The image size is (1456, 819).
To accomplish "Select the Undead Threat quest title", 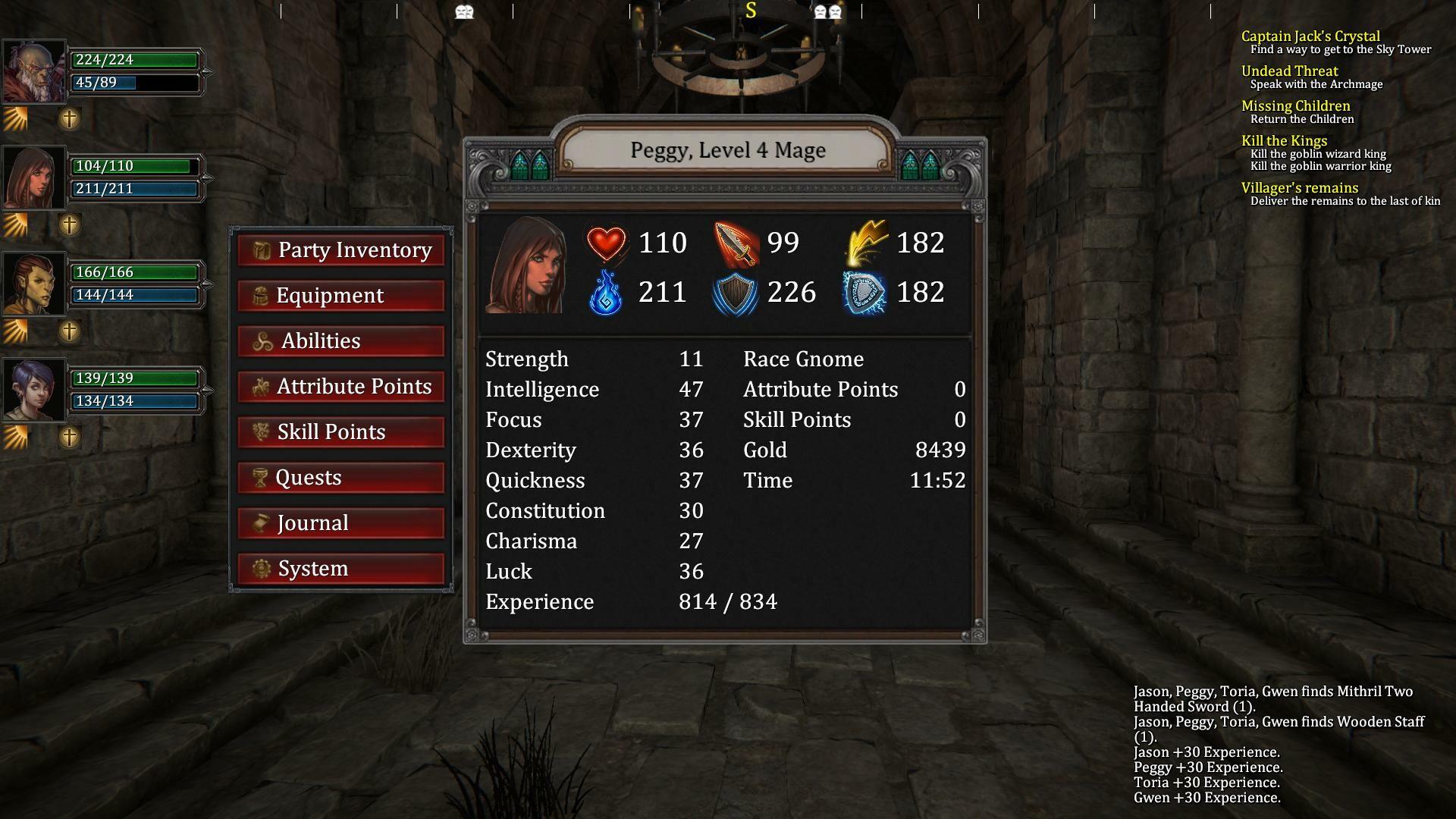I will coord(1289,71).
